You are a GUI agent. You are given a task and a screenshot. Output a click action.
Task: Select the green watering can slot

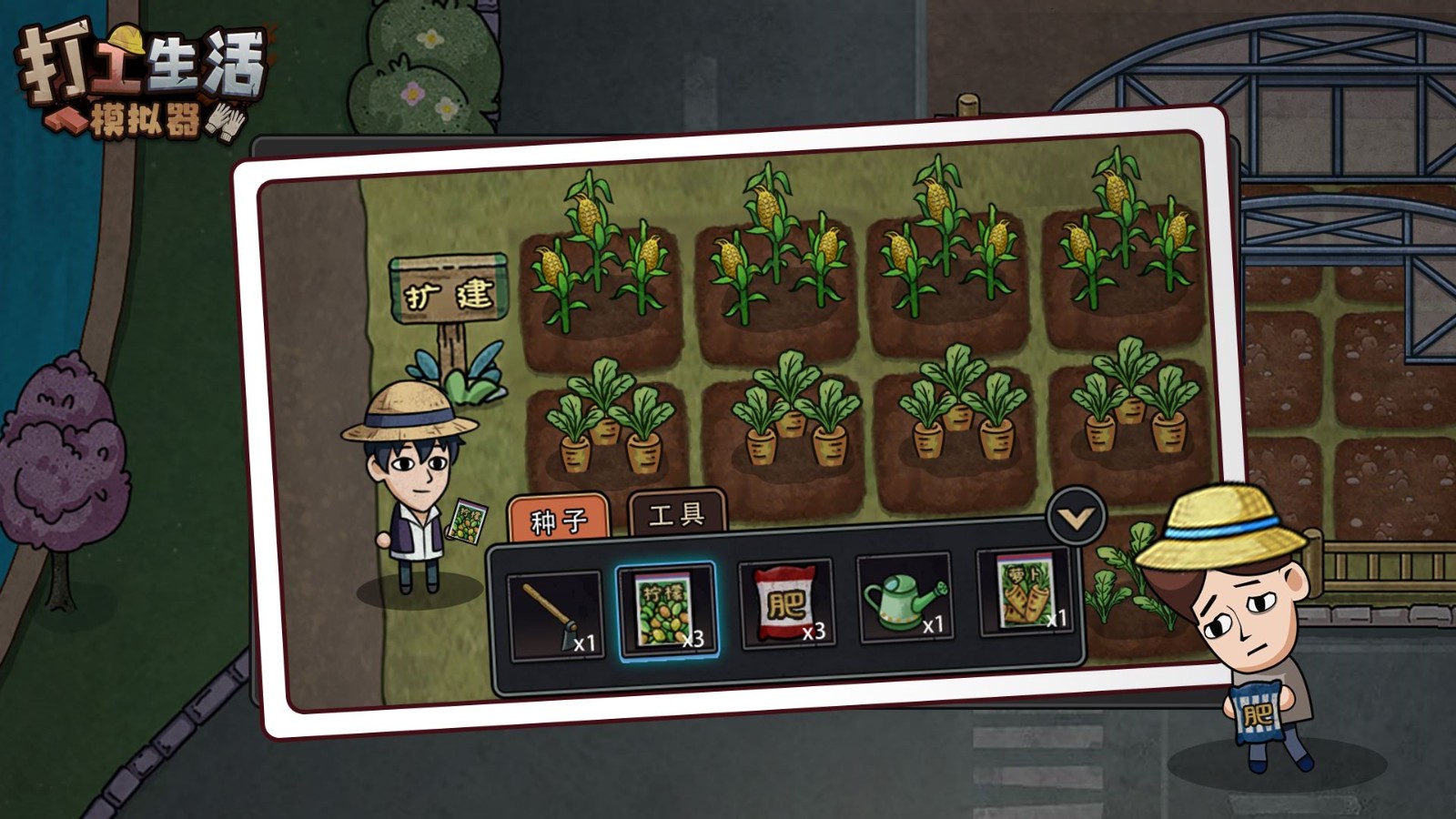904,599
